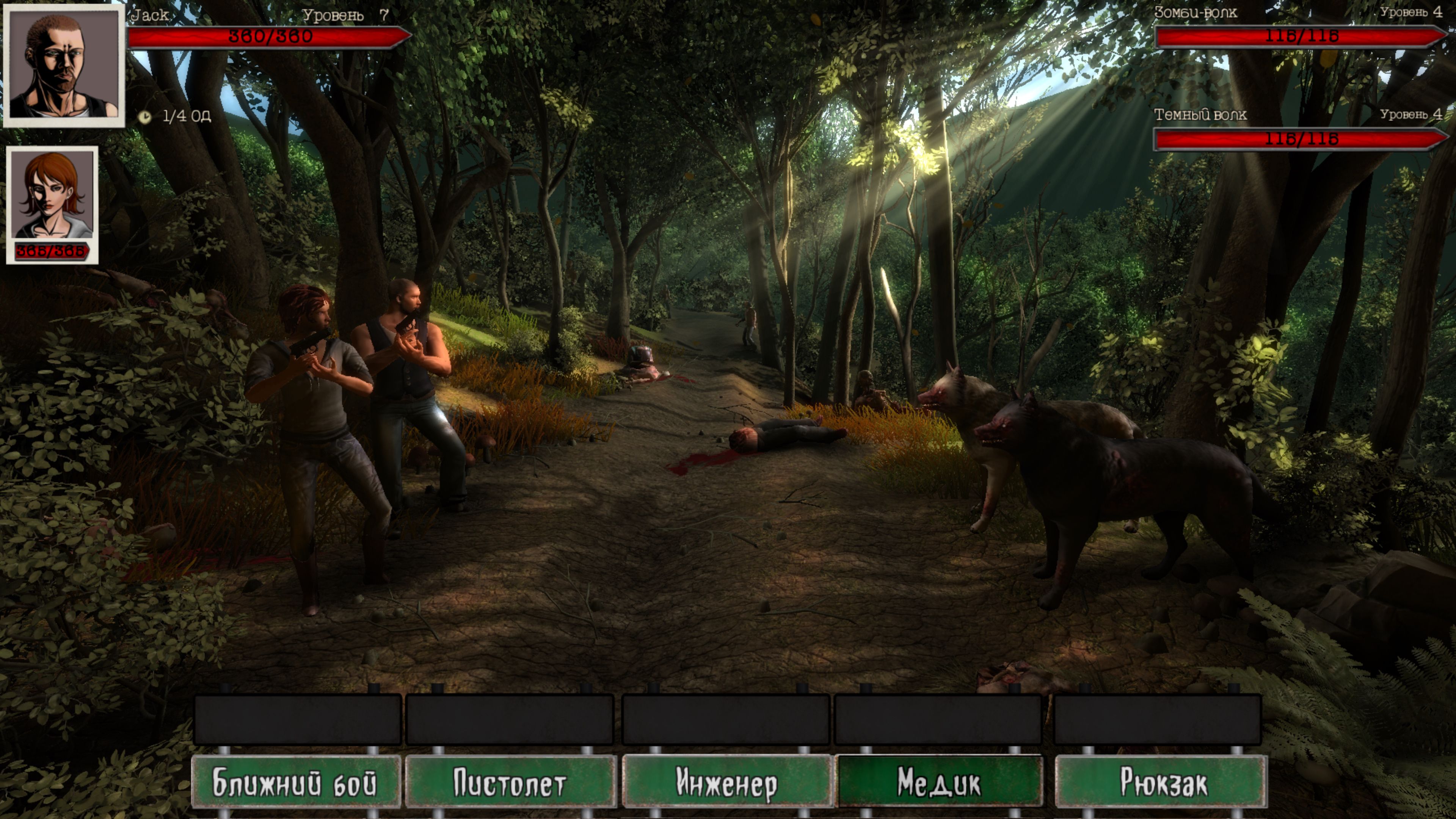
Task: Target the Темный волк enemy health panel
Action: point(1300,139)
